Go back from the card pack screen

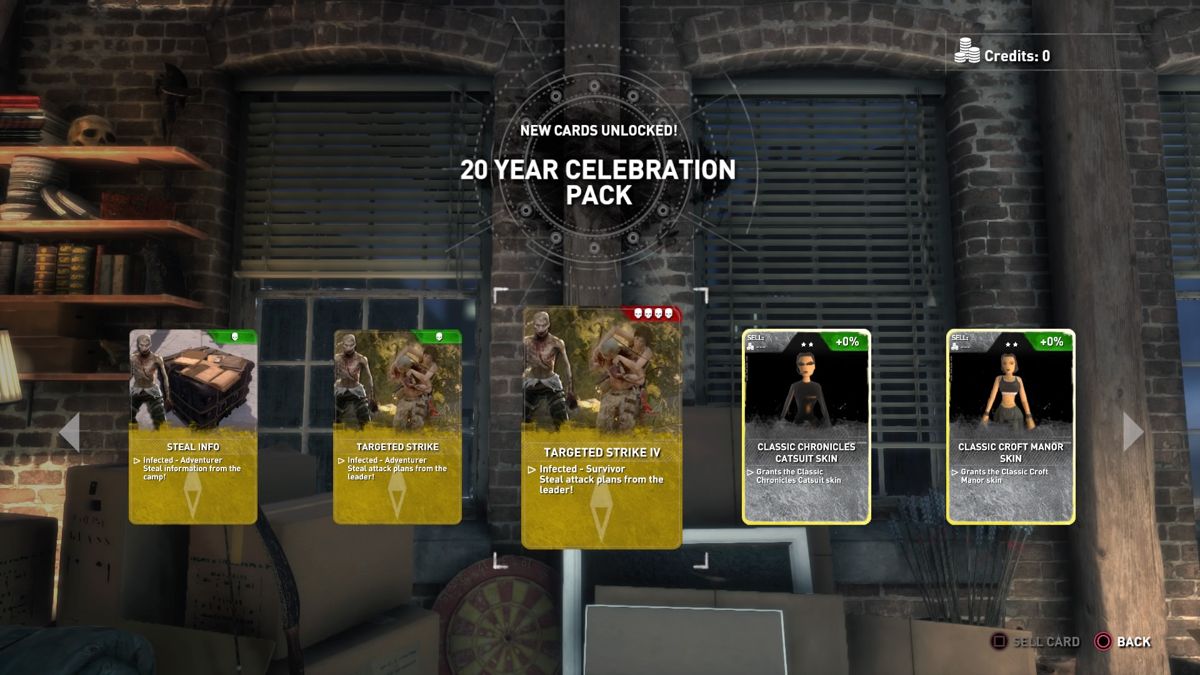coord(1123,642)
